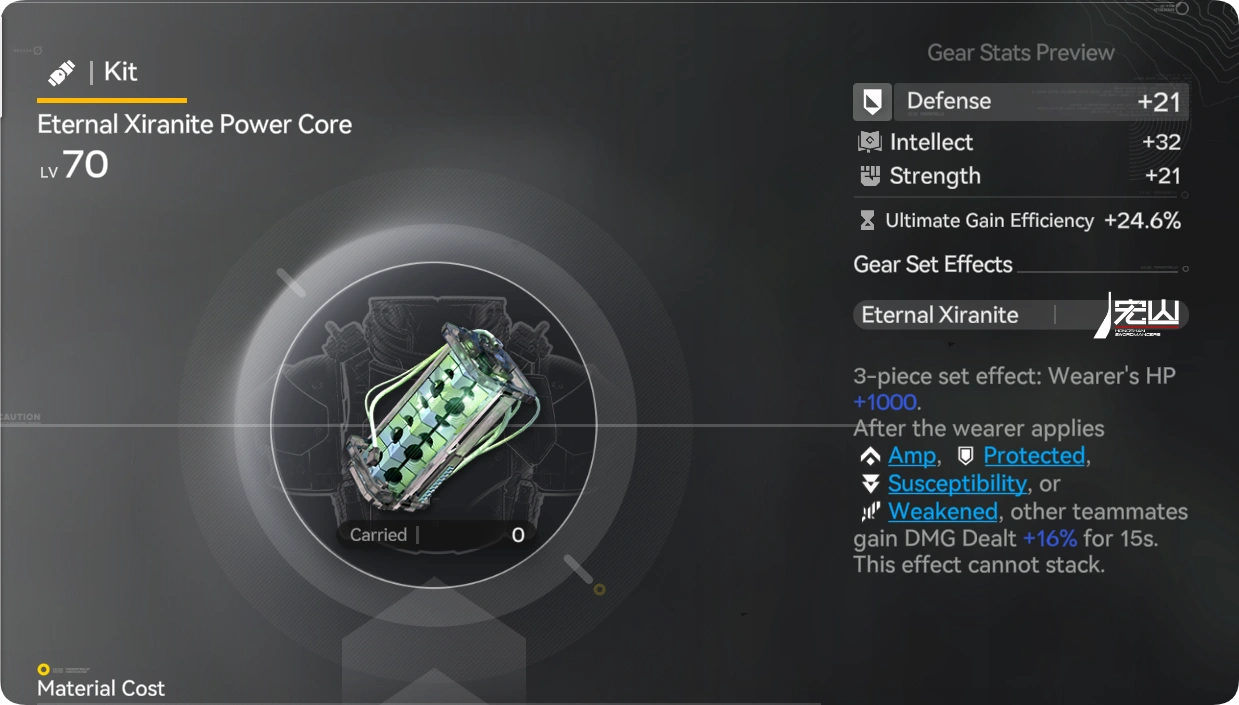Select the Defense main stat row

tap(1020, 101)
